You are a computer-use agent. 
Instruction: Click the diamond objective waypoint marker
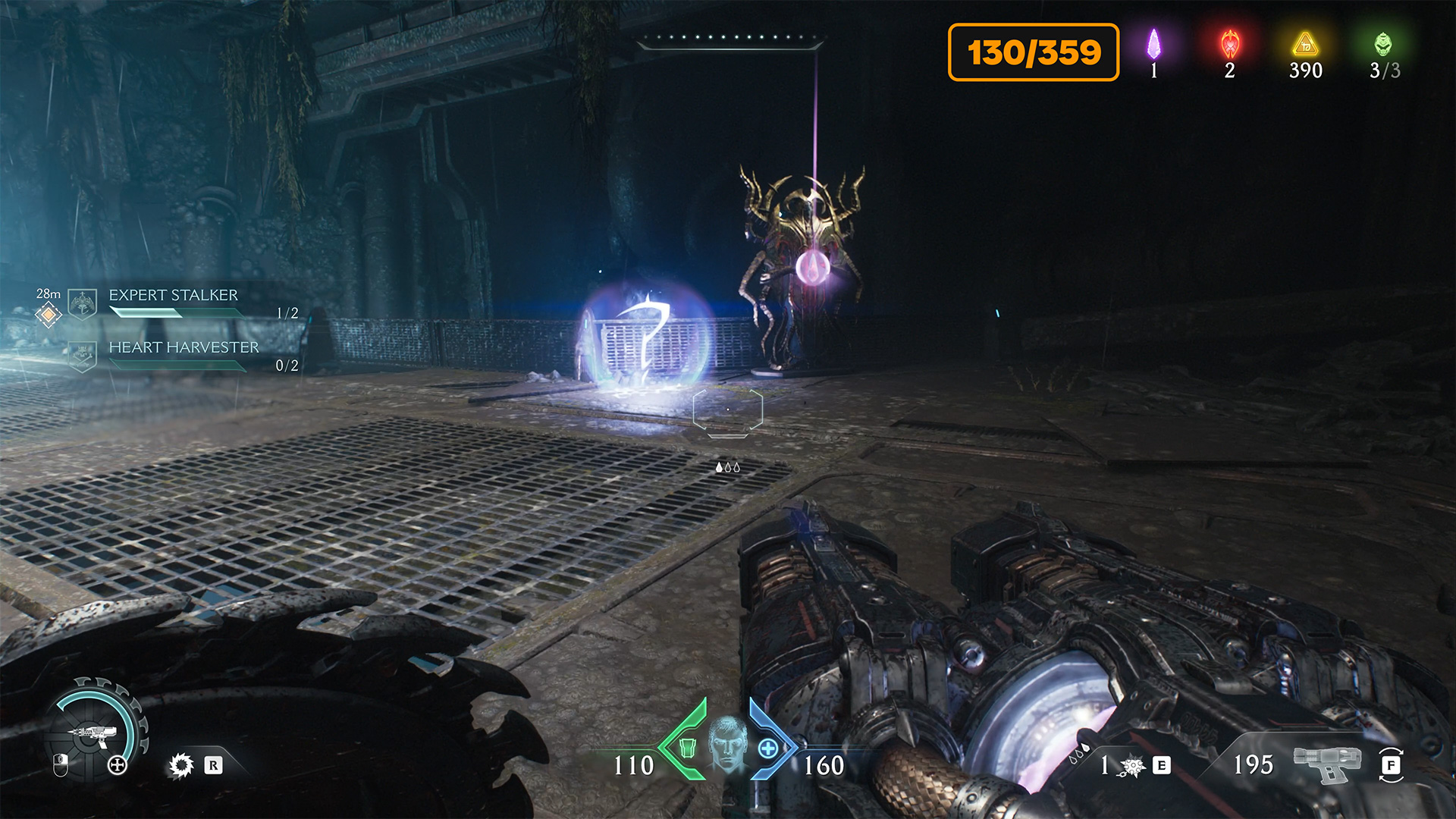point(48,314)
